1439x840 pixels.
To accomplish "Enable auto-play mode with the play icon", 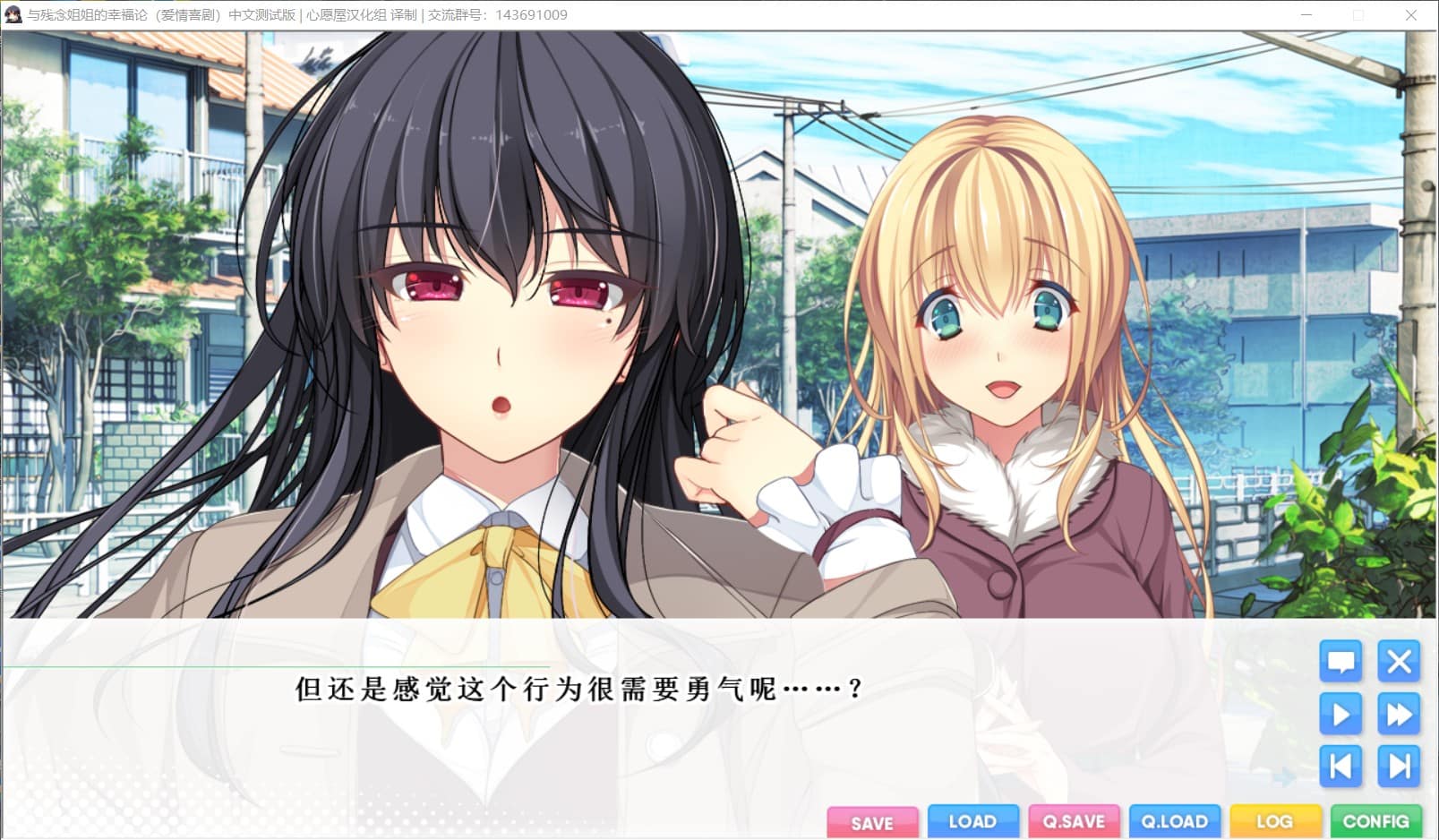I will tap(1340, 715).
